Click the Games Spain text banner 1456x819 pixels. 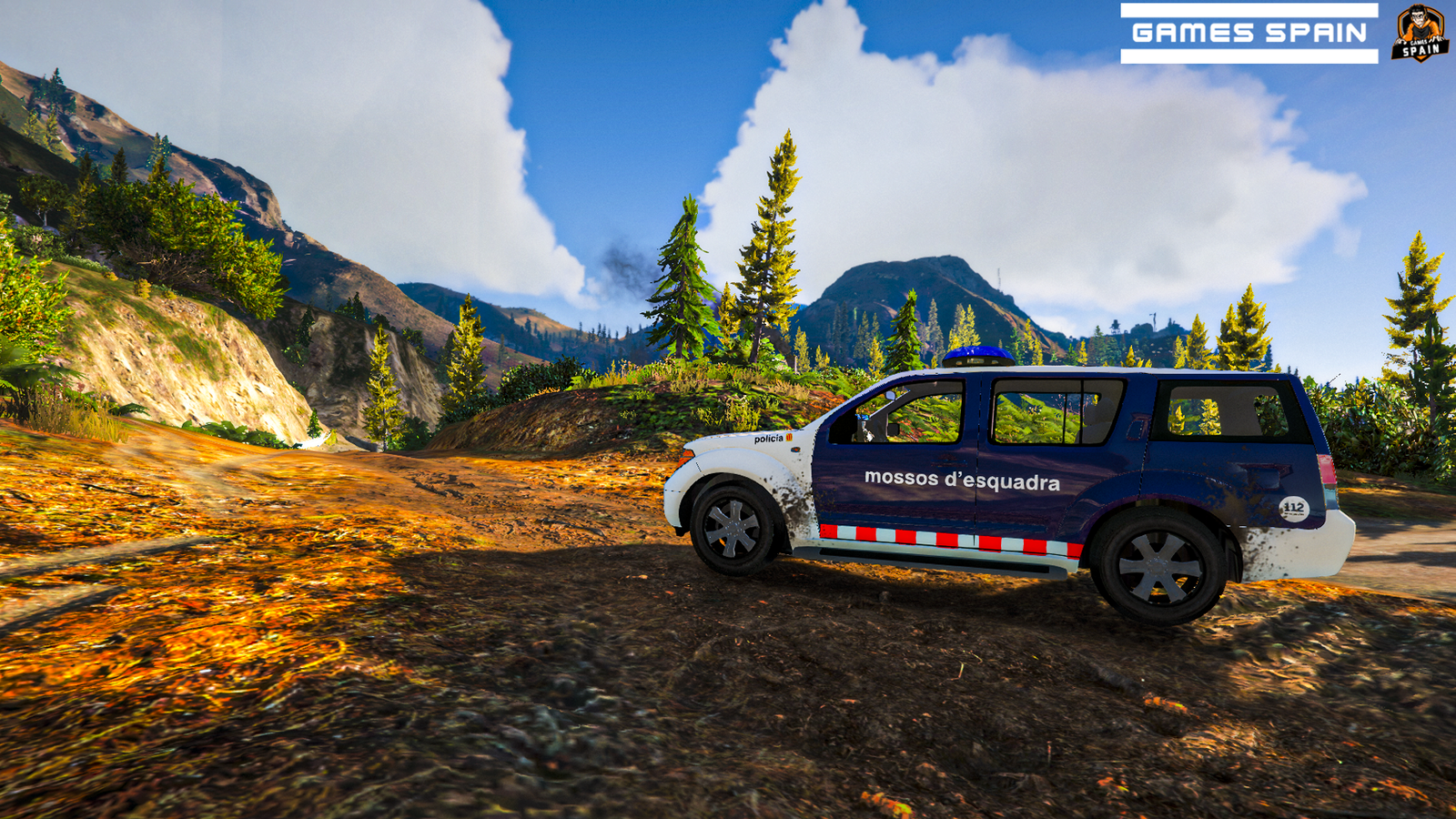pyautogui.click(x=1249, y=34)
